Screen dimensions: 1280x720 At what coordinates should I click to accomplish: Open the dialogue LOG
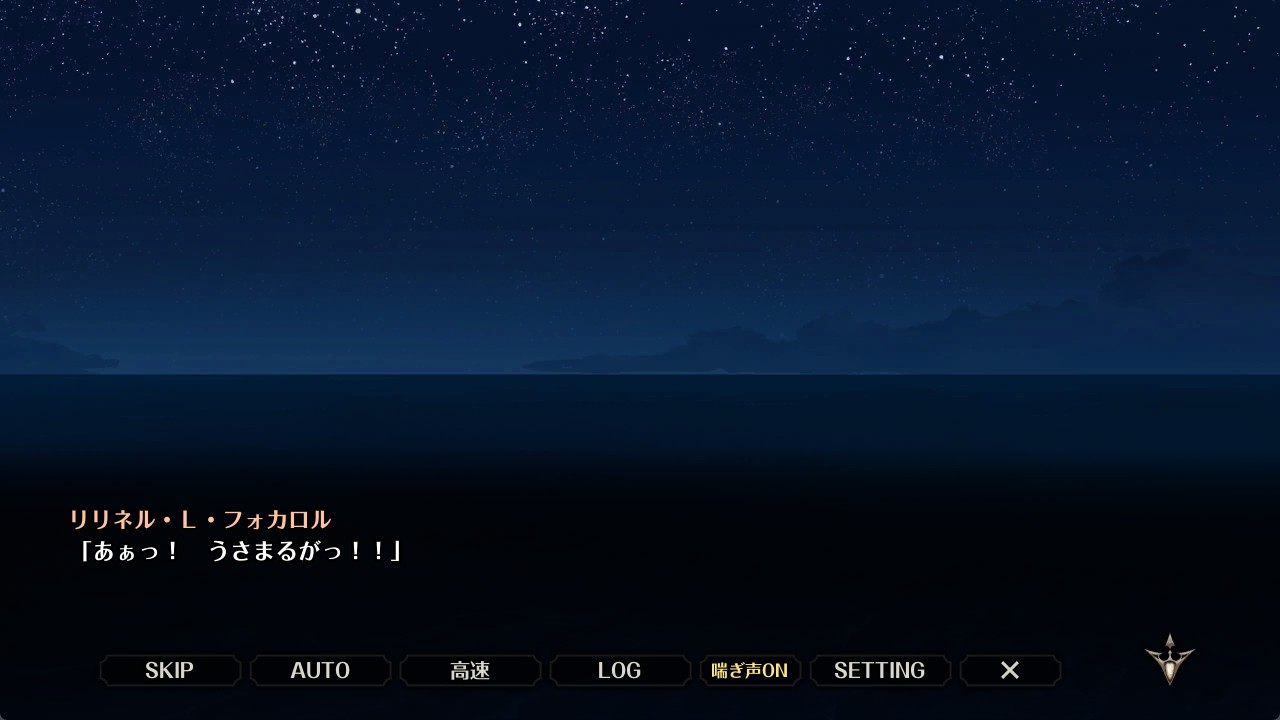click(x=620, y=670)
